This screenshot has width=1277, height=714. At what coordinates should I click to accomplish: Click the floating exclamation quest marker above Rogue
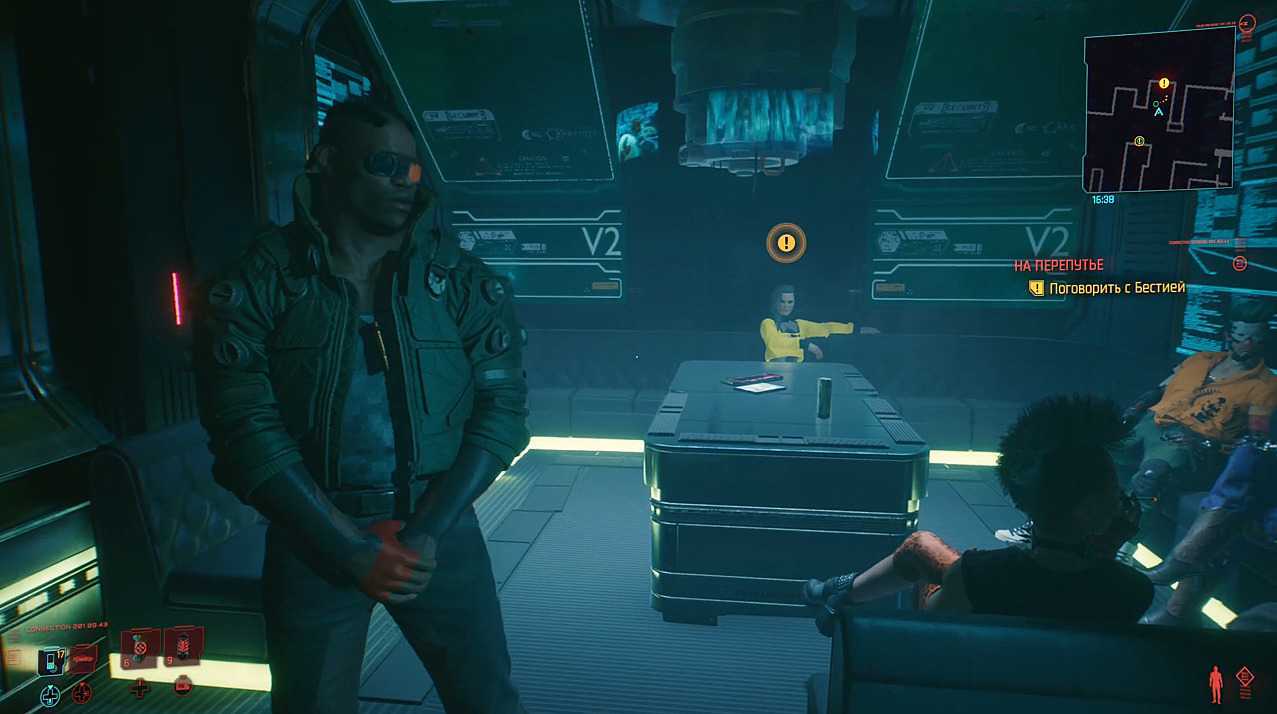pyautogui.click(x=786, y=242)
